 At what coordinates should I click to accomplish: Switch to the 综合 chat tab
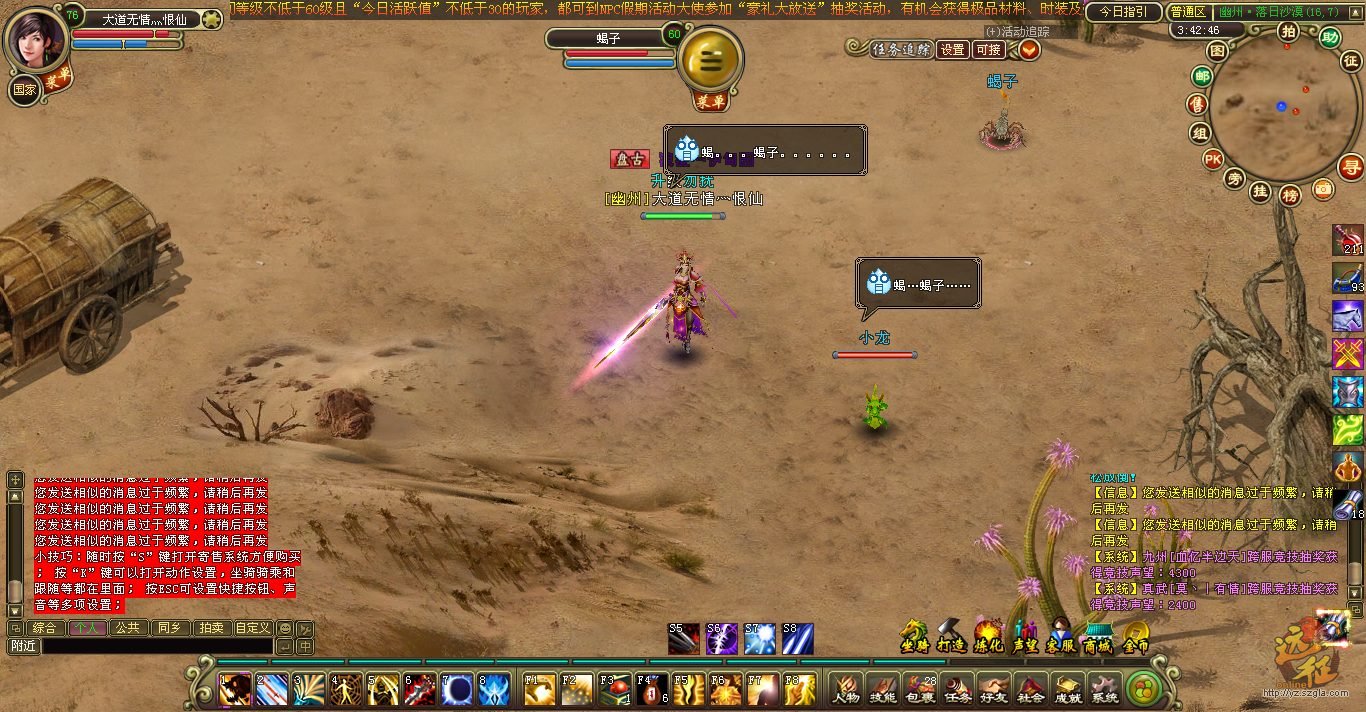point(44,628)
